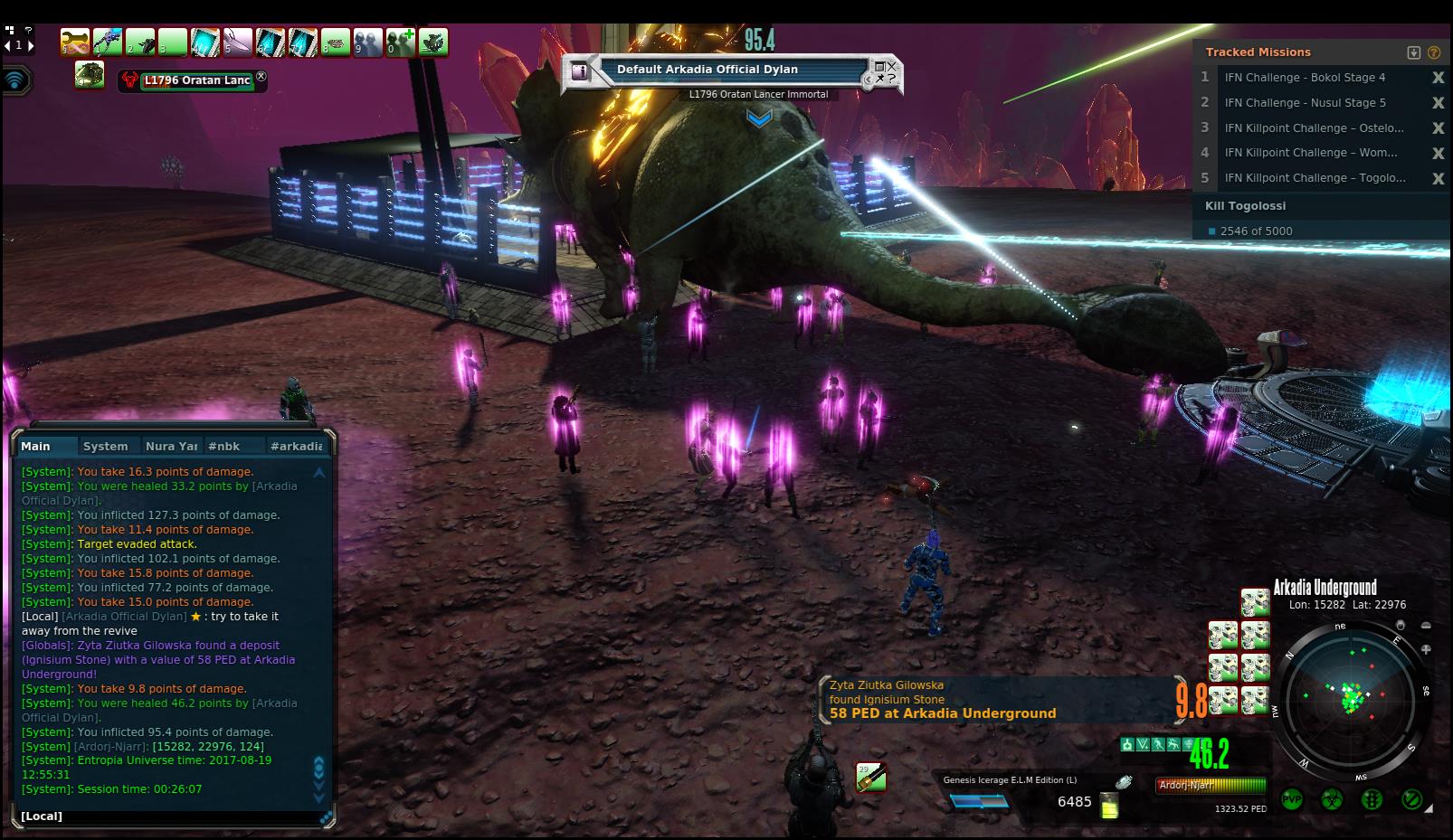
Task: Select the IFN Challenge - Nusul Stage 5 mission
Action: click(x=1305, y=103)
